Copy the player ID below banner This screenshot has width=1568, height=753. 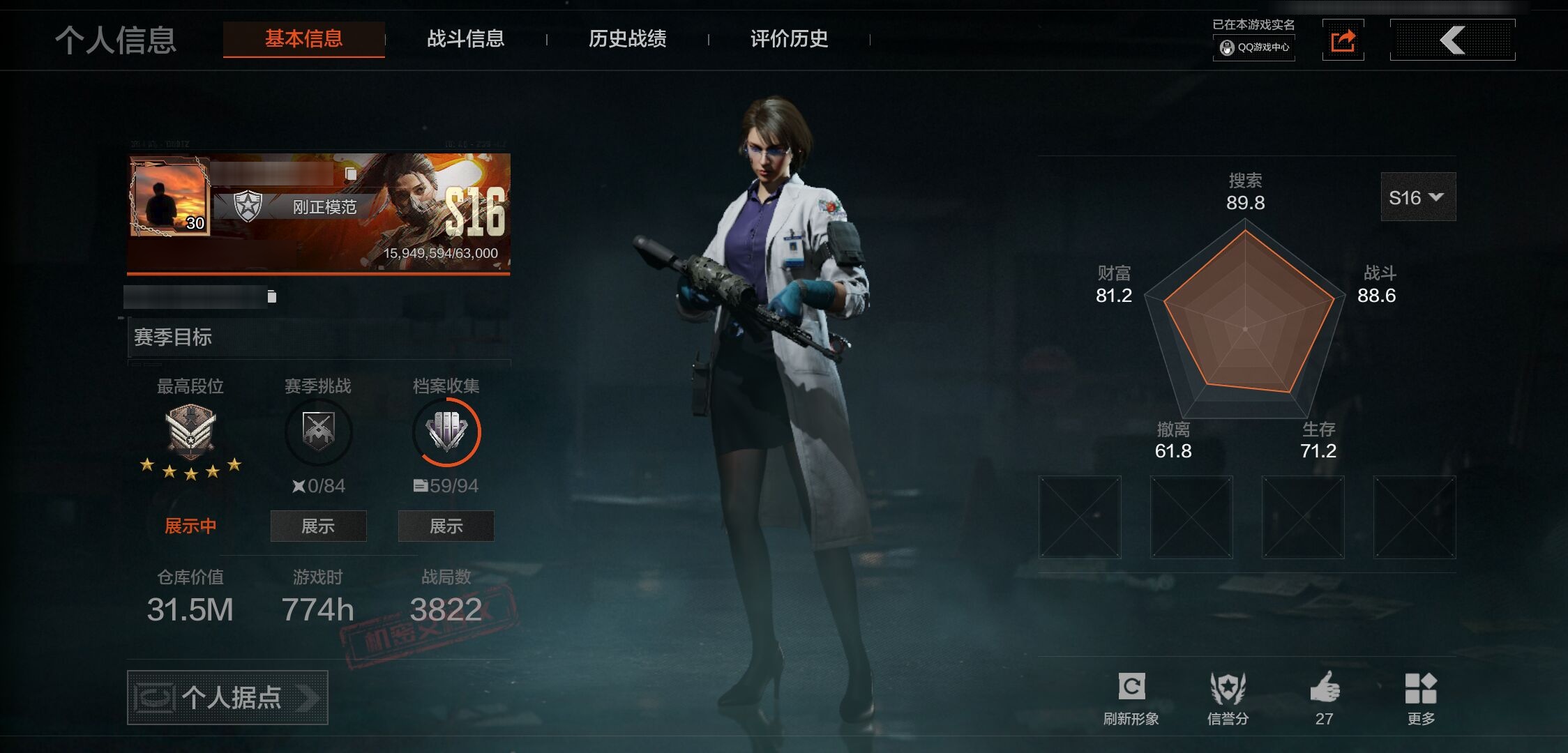[x=272, y=297]
